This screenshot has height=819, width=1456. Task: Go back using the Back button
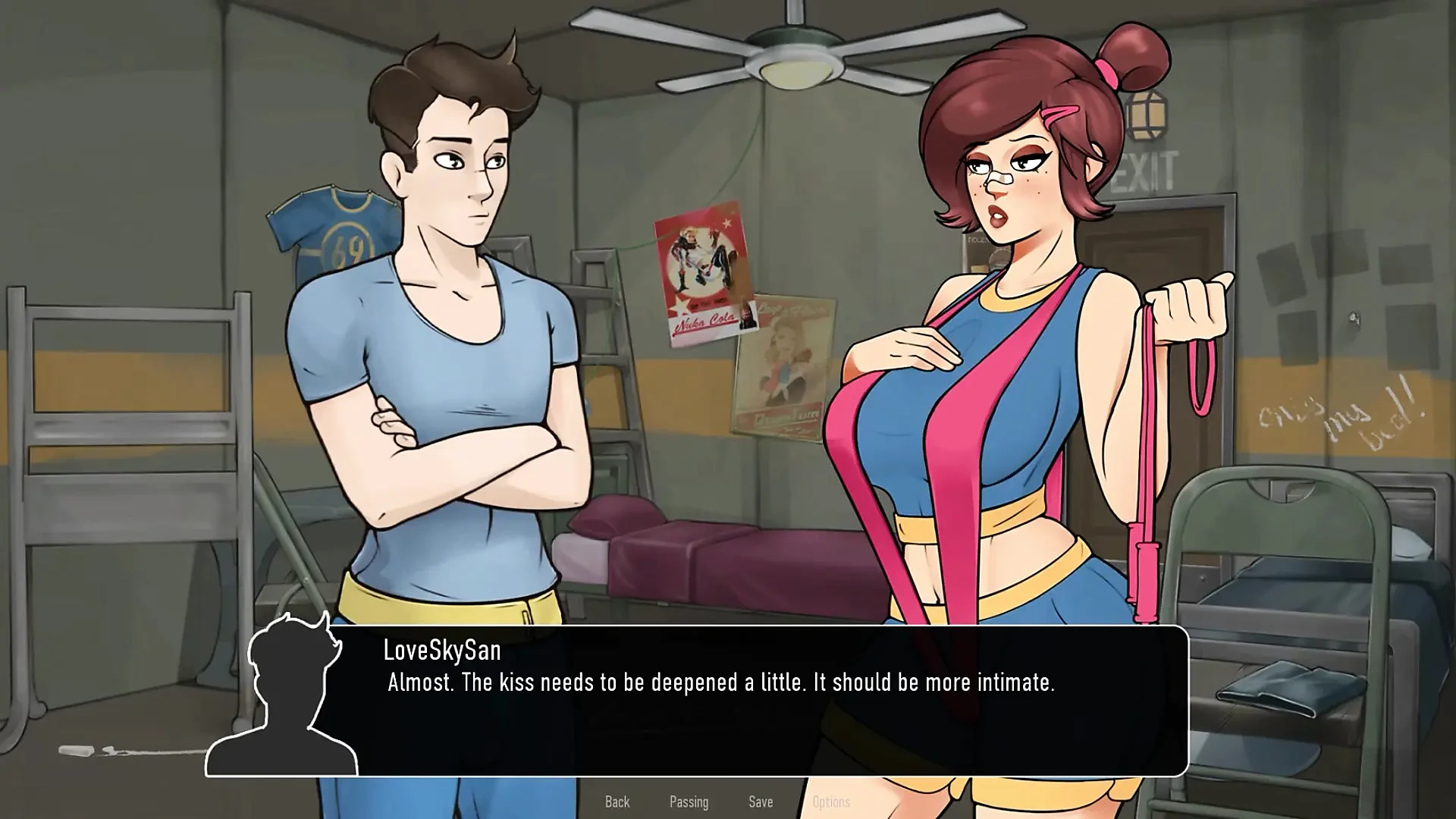(617, 802)
